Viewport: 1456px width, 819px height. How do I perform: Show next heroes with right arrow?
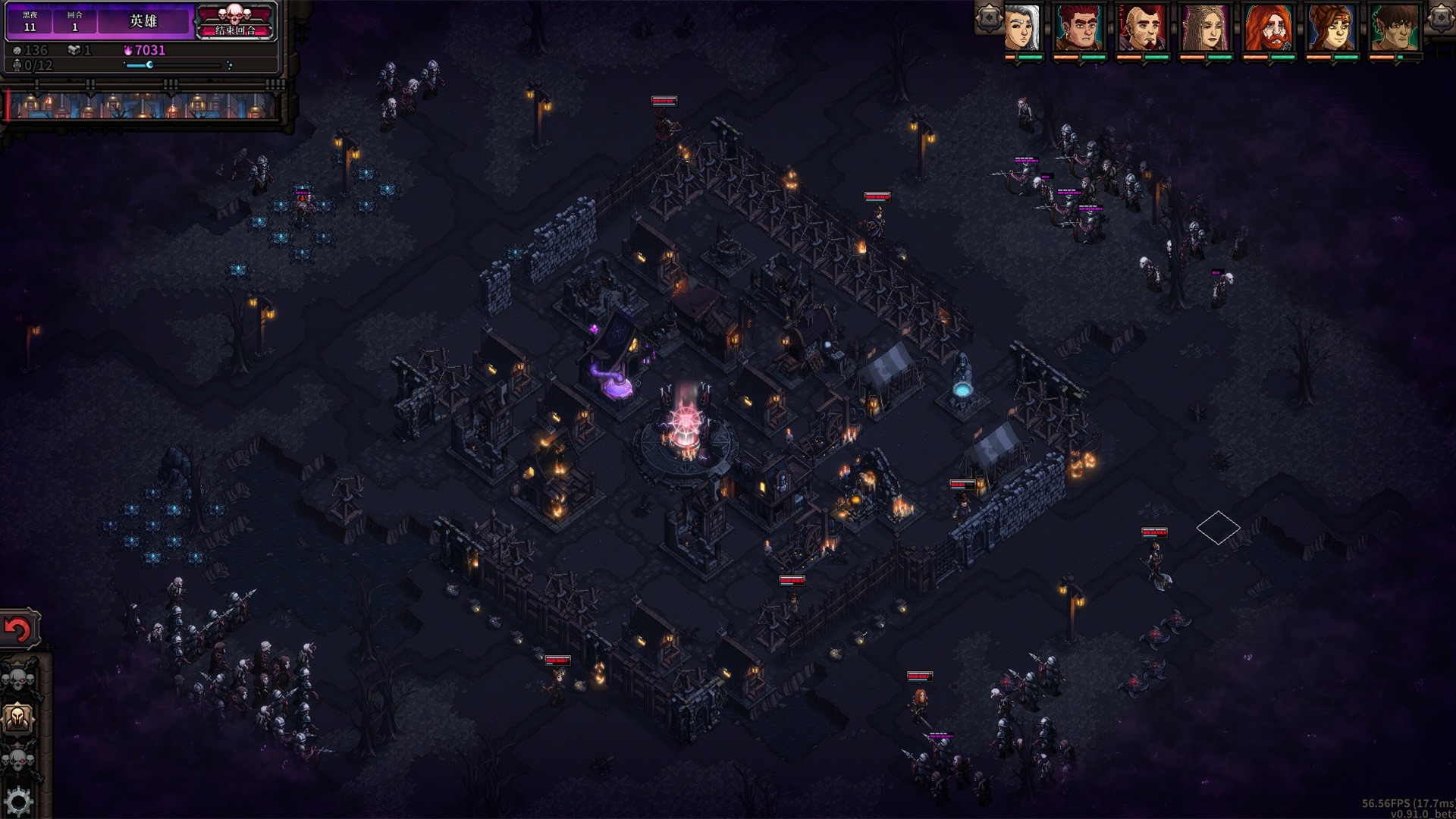[x=1441, y=18]
